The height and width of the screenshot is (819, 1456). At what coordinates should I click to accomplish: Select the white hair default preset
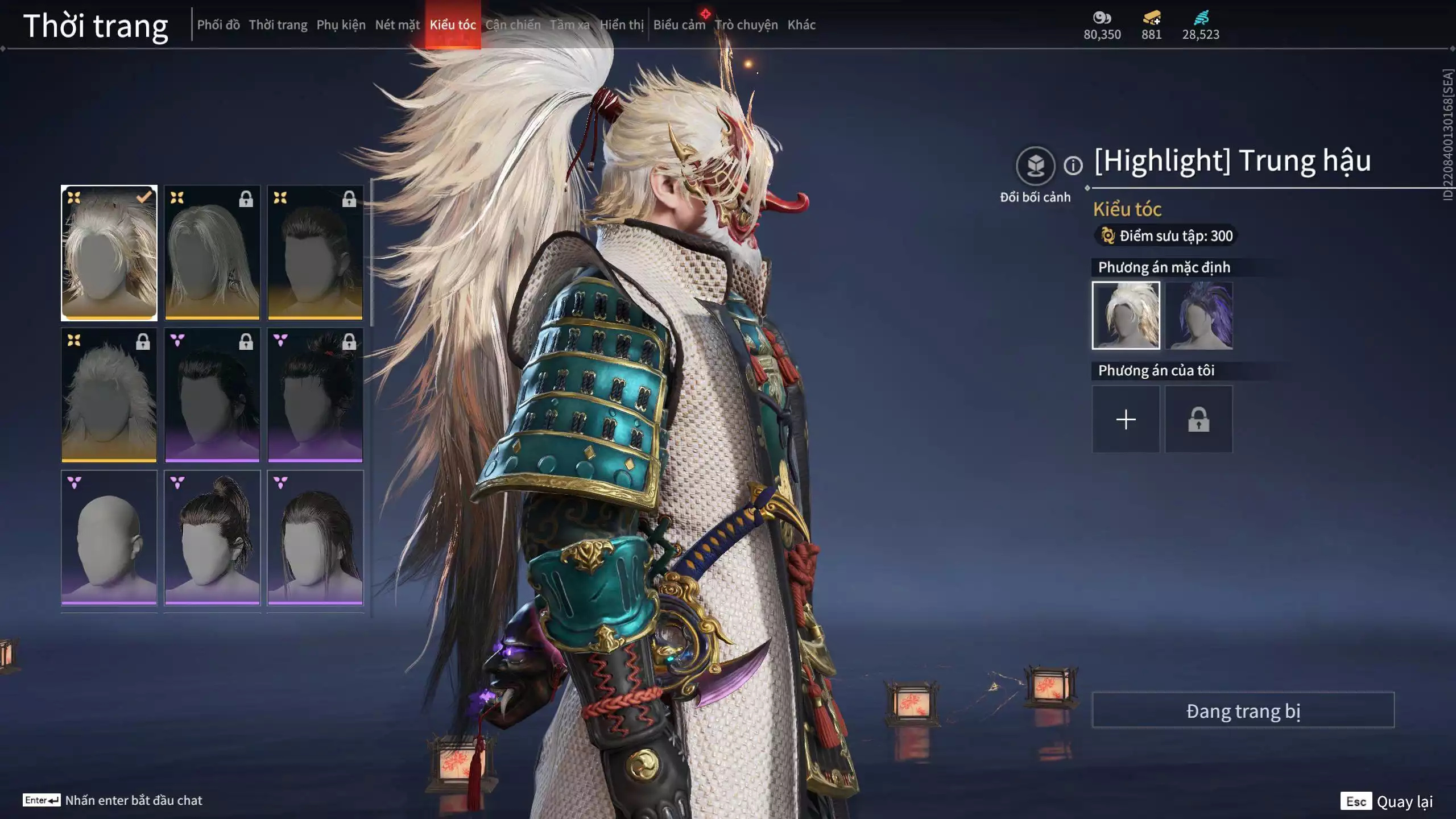pos(1126,315)
